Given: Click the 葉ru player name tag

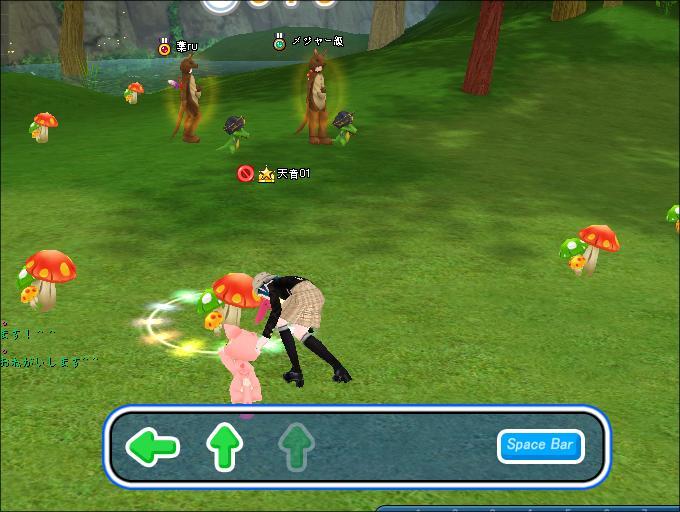Looking at the screenshot, I should click(x=187, y=46).
